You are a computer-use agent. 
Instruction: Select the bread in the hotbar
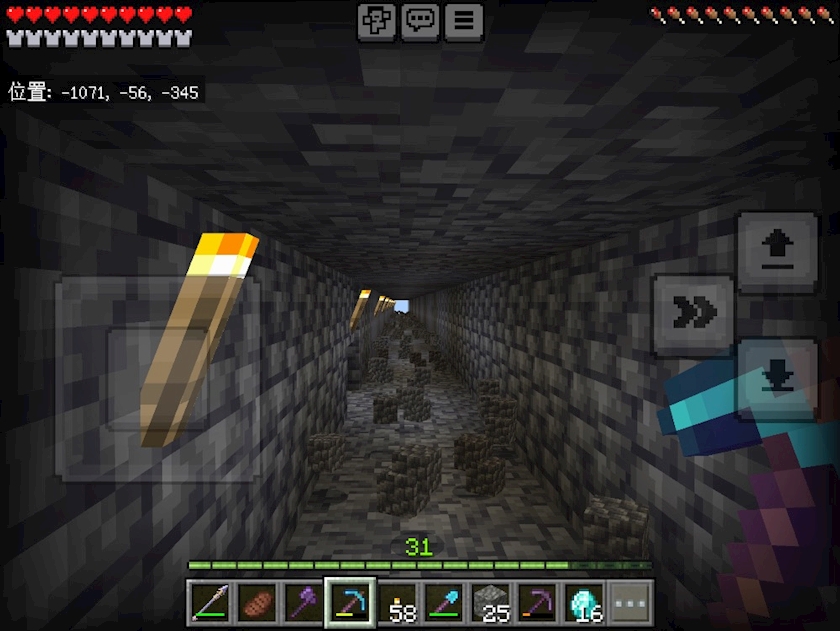coord(258,602)
